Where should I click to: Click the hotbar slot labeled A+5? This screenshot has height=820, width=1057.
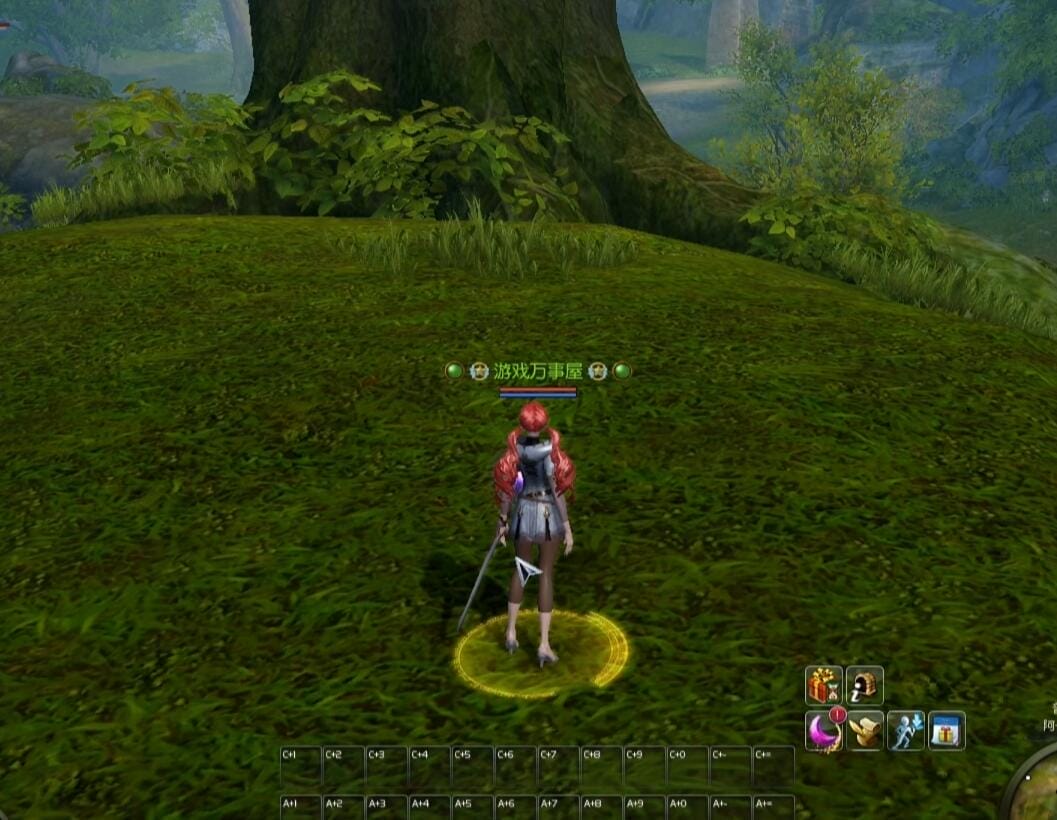472,807
